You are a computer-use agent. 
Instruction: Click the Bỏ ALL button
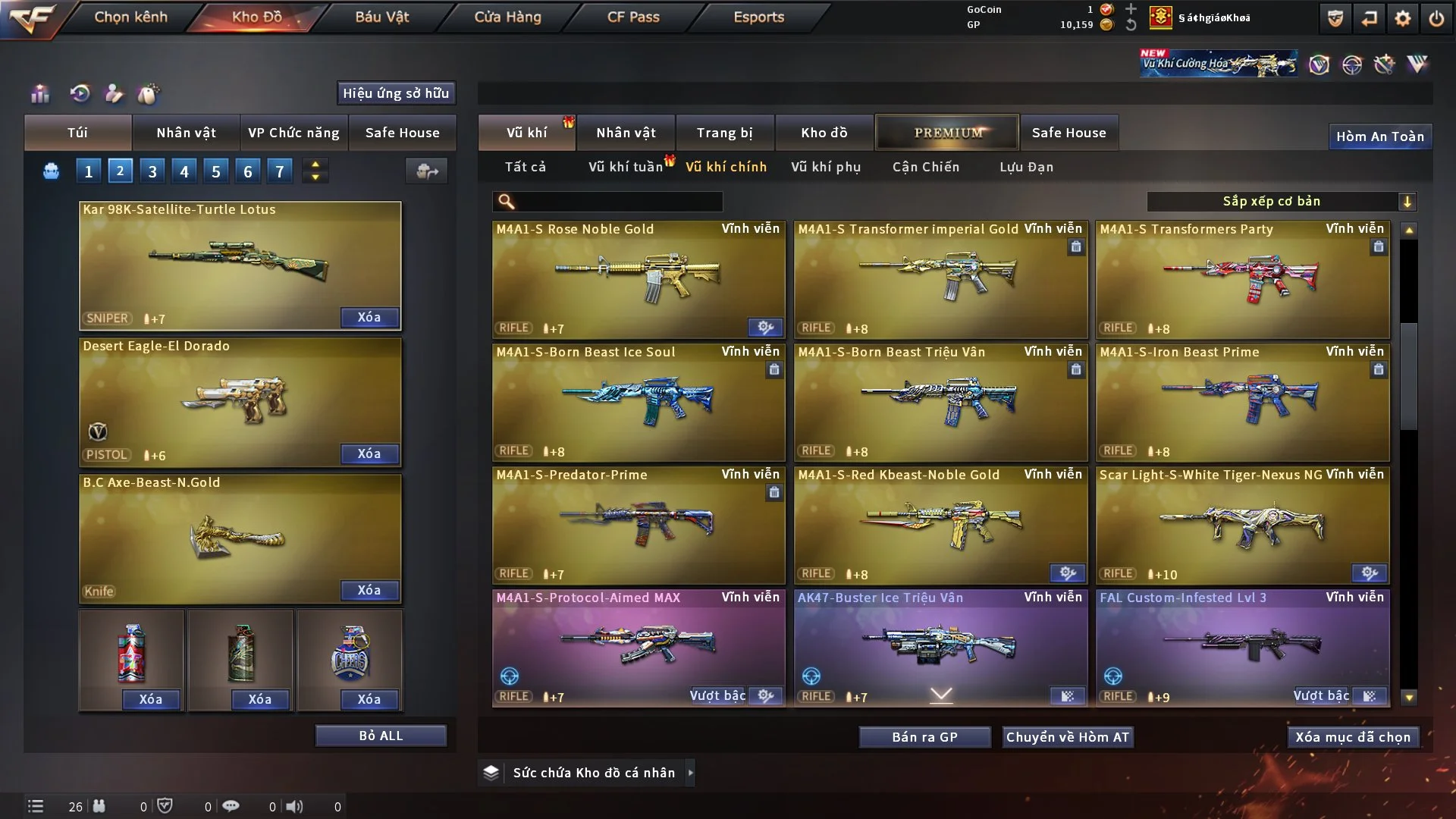tap(381, 736)
